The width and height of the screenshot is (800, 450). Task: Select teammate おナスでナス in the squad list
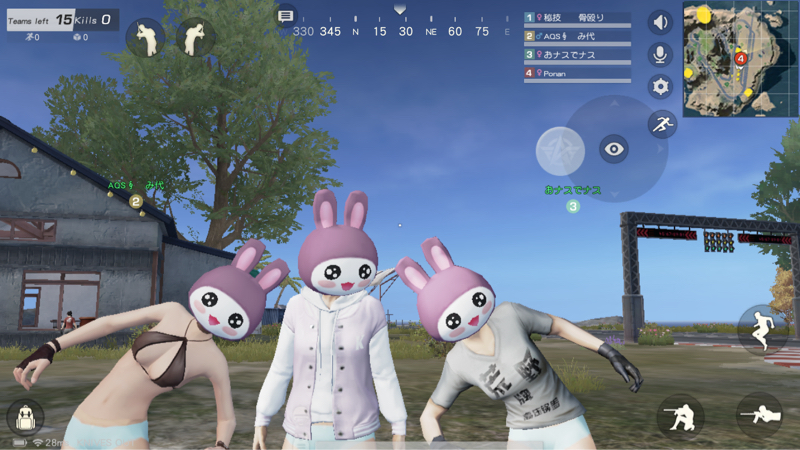(577, 55)
